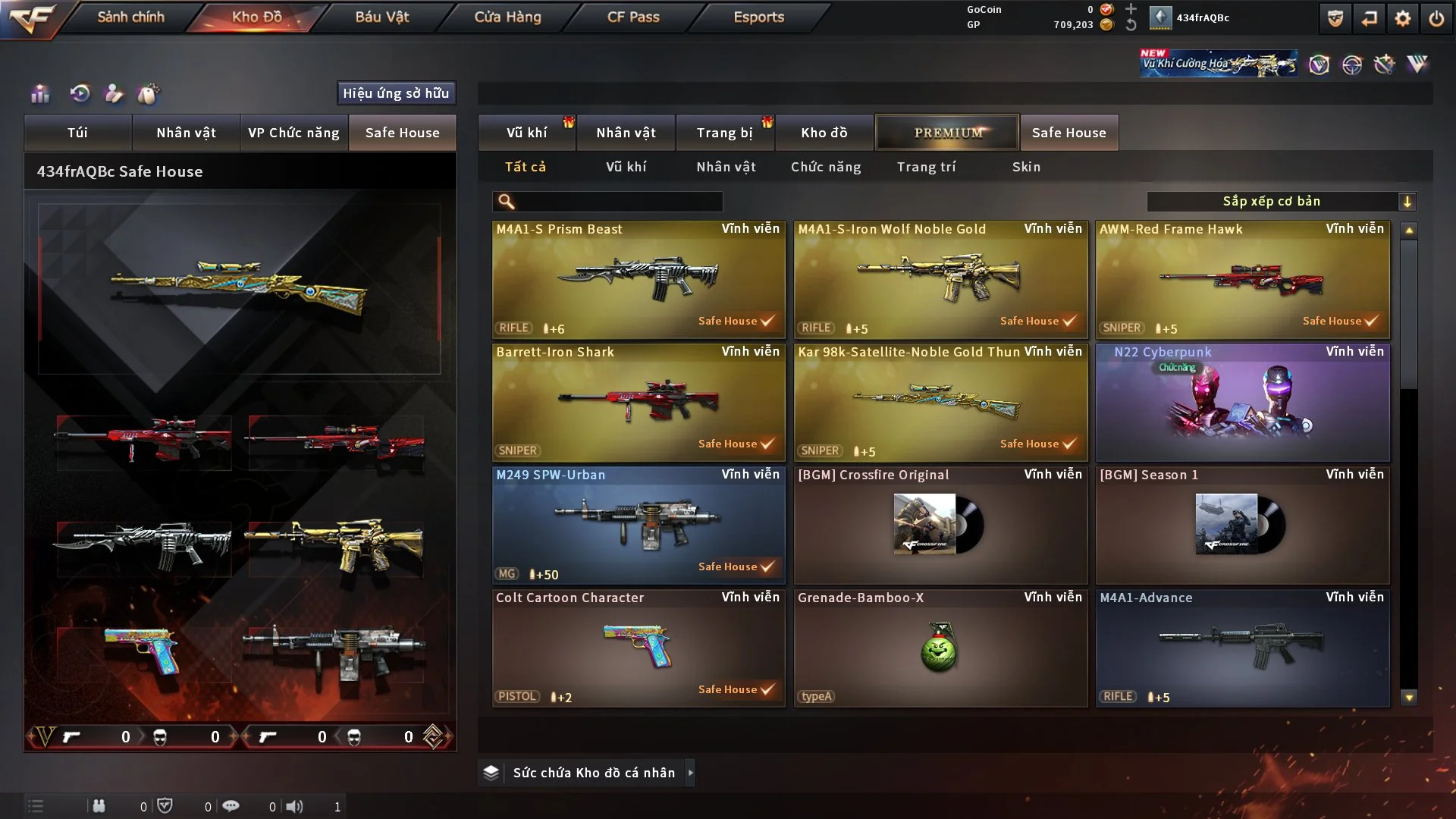Select the M4A1-S Prism Beast item
Image resolution: width=1456 pixels, height=819 pixels.
pos(639,279)
